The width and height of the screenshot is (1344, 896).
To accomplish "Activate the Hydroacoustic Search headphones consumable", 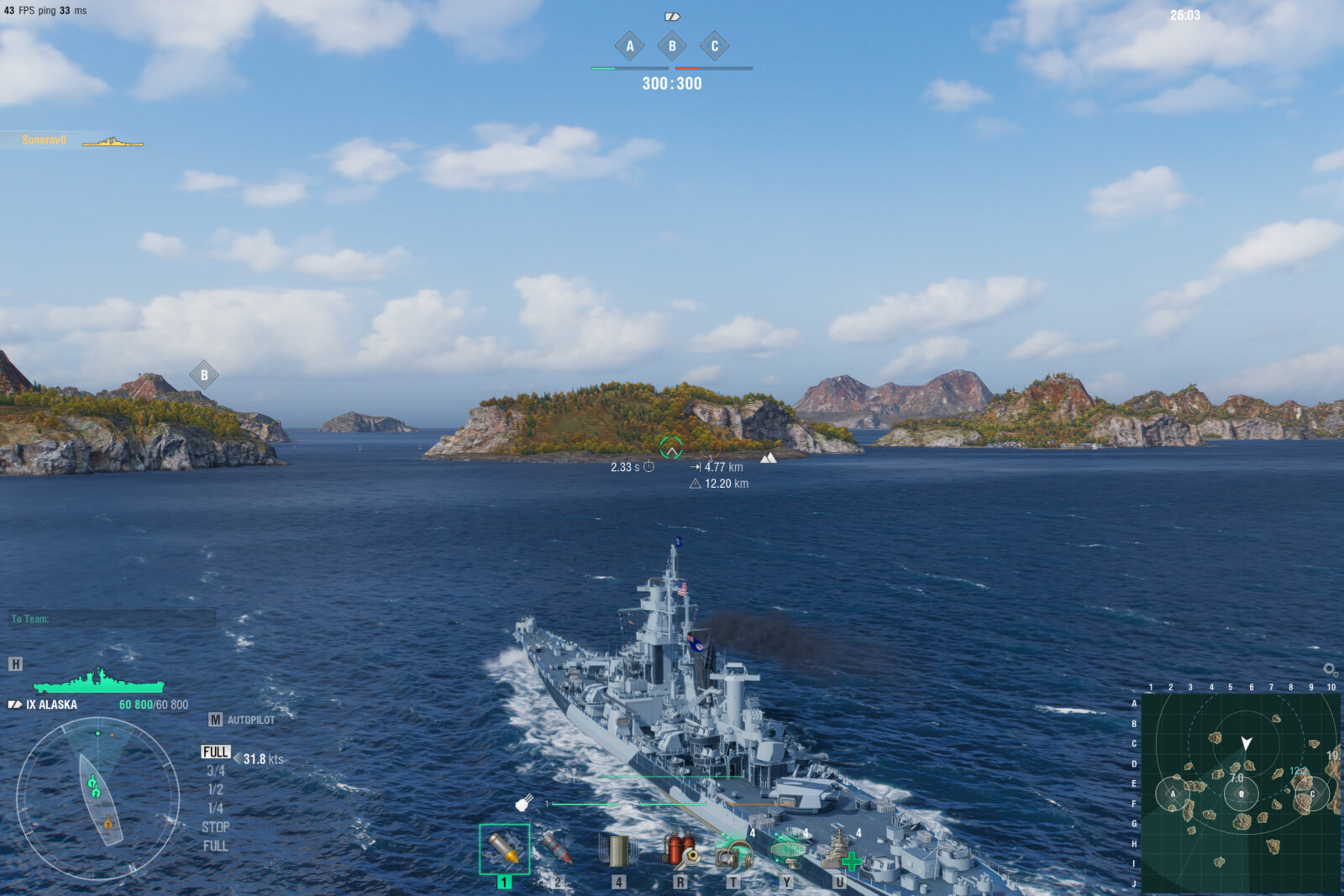I will (x=733, y=853).
